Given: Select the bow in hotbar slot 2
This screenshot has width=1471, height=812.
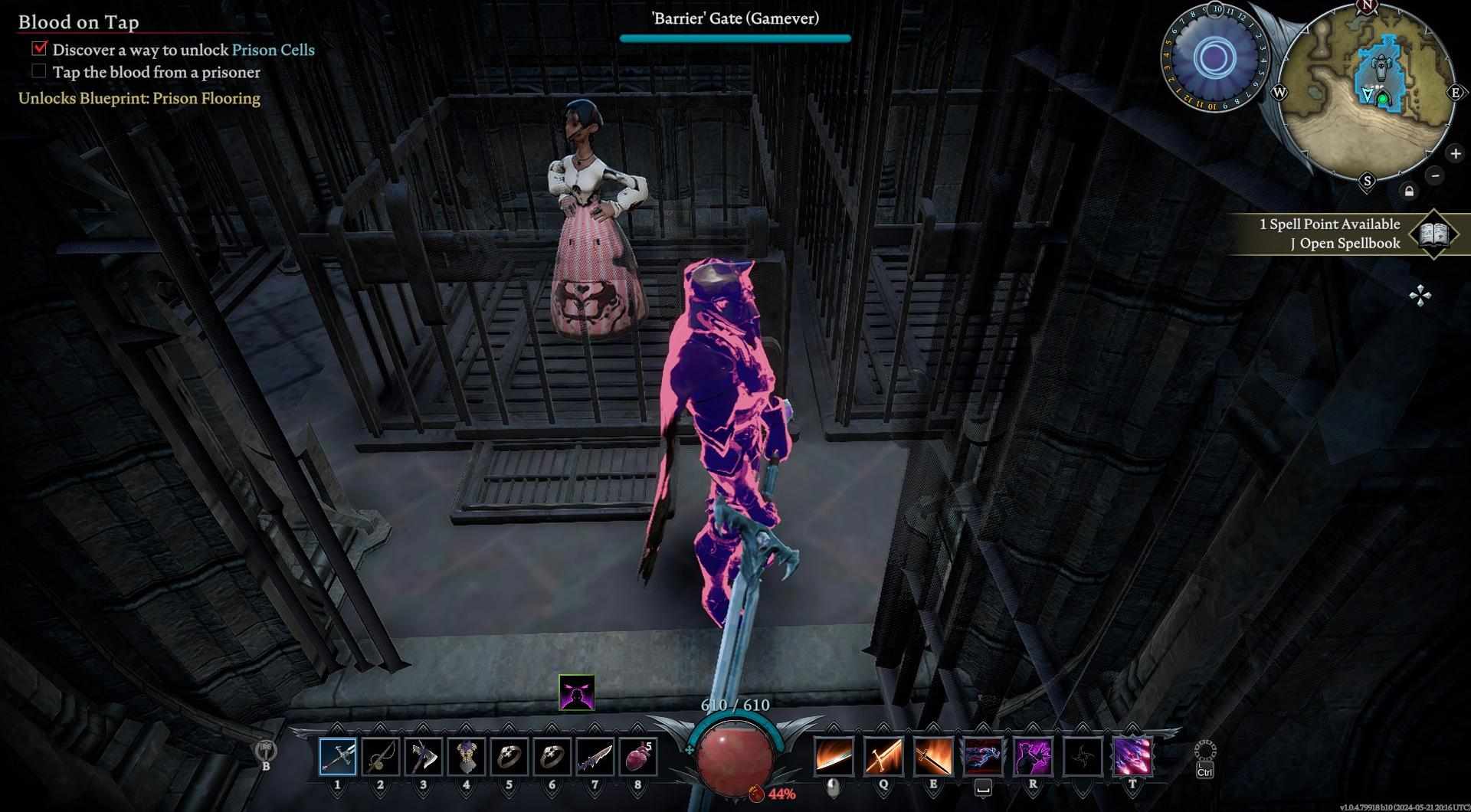Looking at the screenshot, I should [380, 756].
